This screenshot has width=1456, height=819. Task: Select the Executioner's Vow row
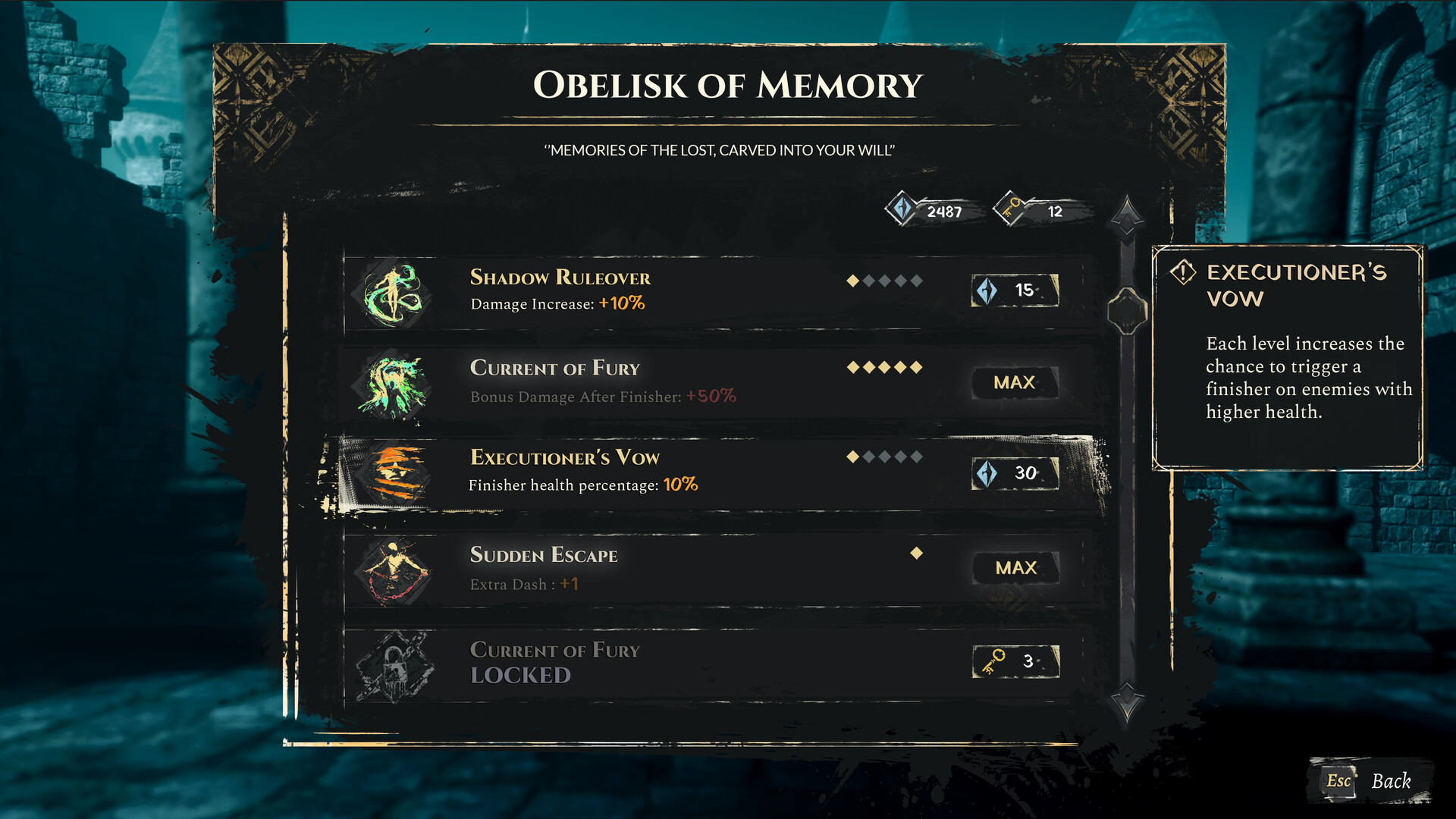682,470
